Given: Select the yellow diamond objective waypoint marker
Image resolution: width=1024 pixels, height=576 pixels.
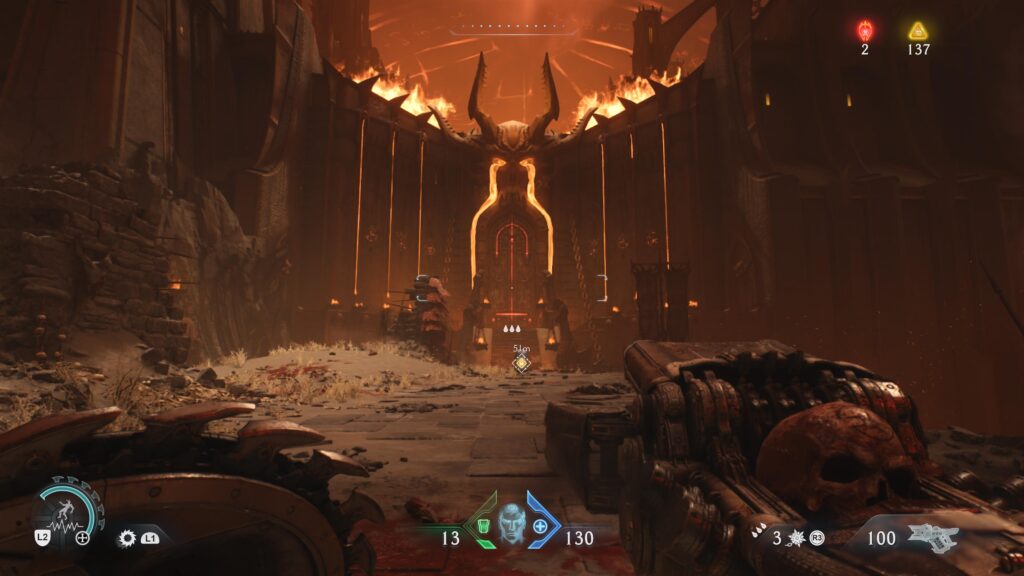Looking at the screenshot, I should tap(521, 364).
